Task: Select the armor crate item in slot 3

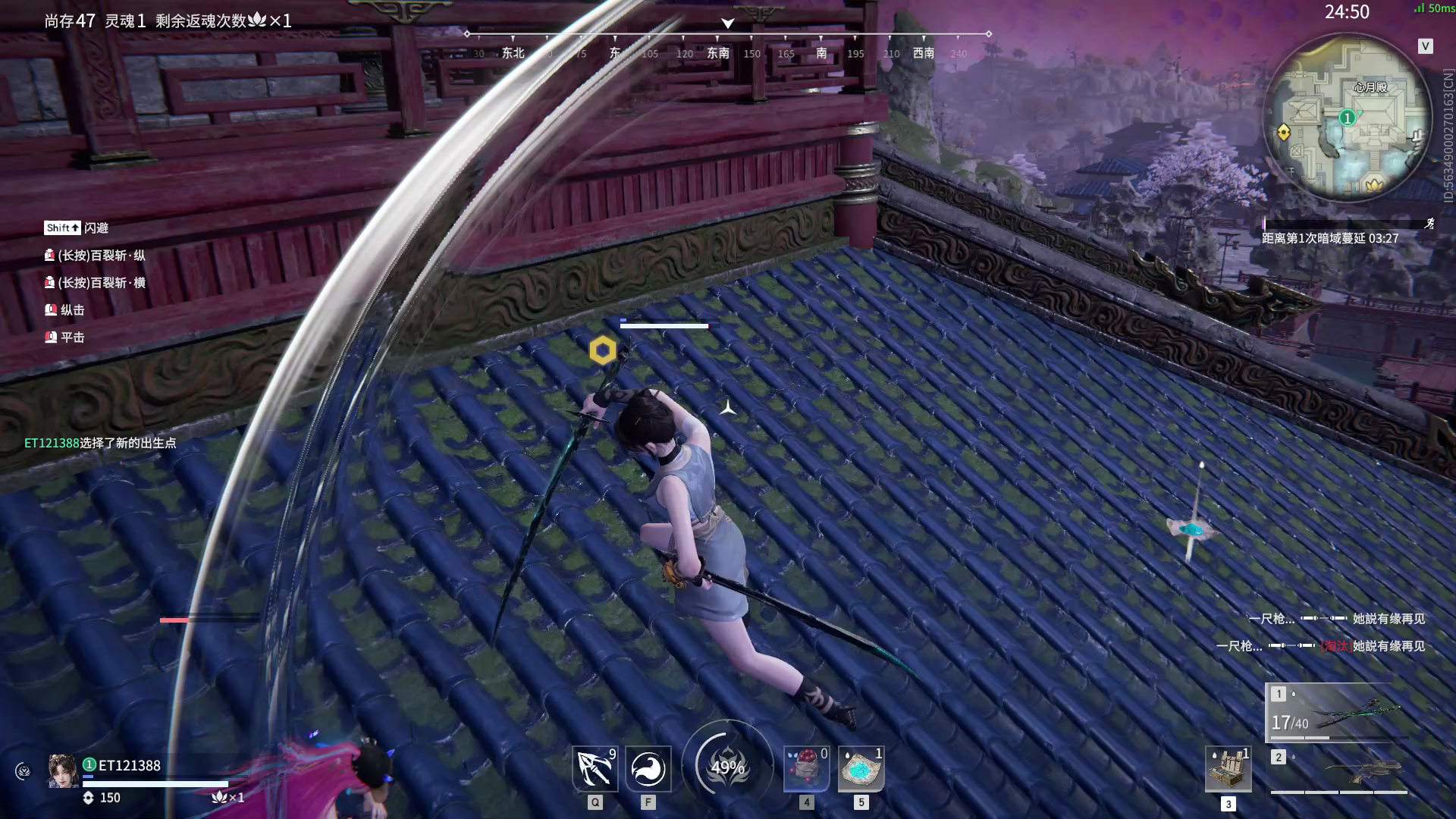Action: click(x=1228, y=768)
